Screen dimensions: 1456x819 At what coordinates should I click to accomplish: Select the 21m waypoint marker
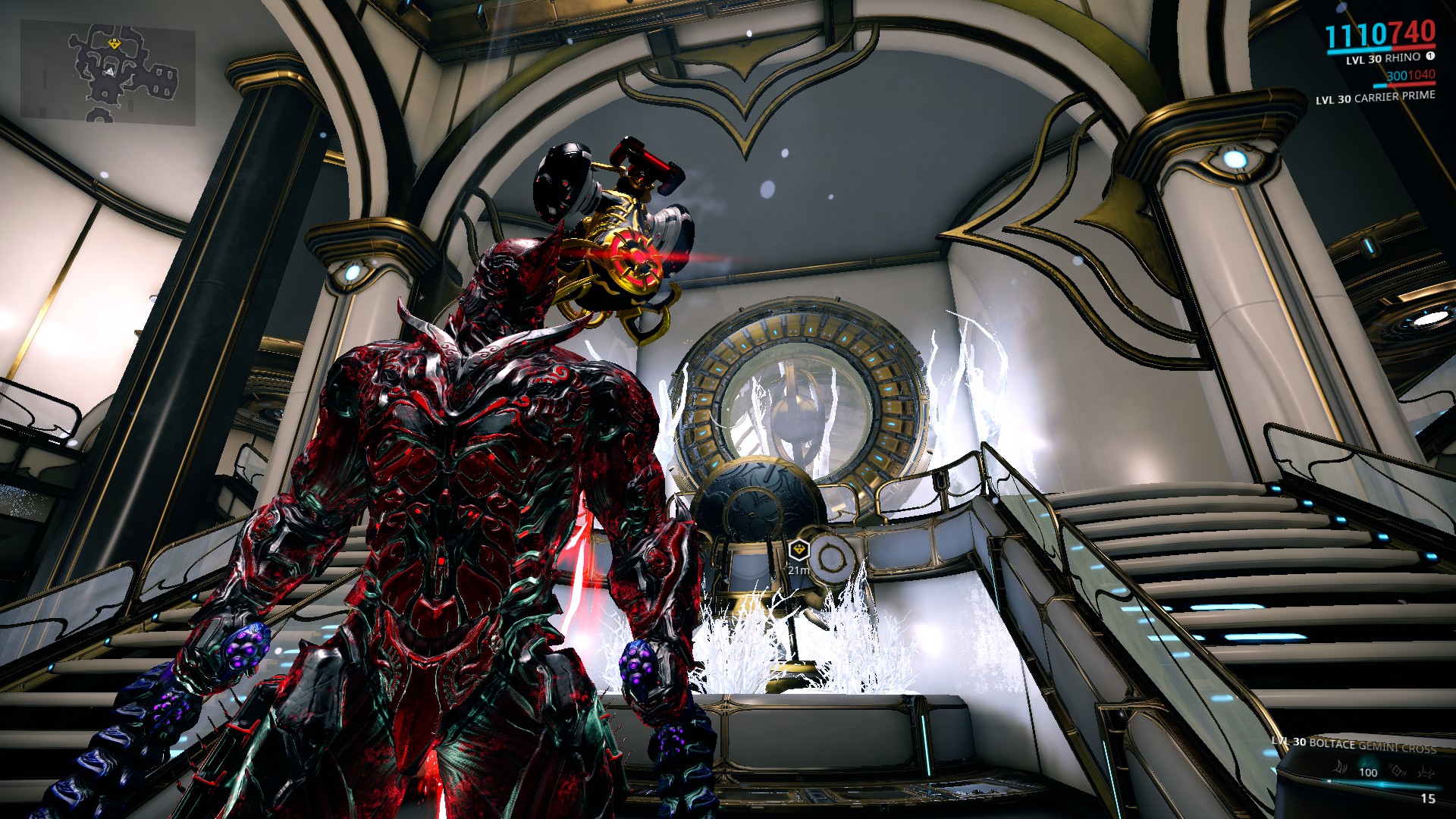[799, 550]
